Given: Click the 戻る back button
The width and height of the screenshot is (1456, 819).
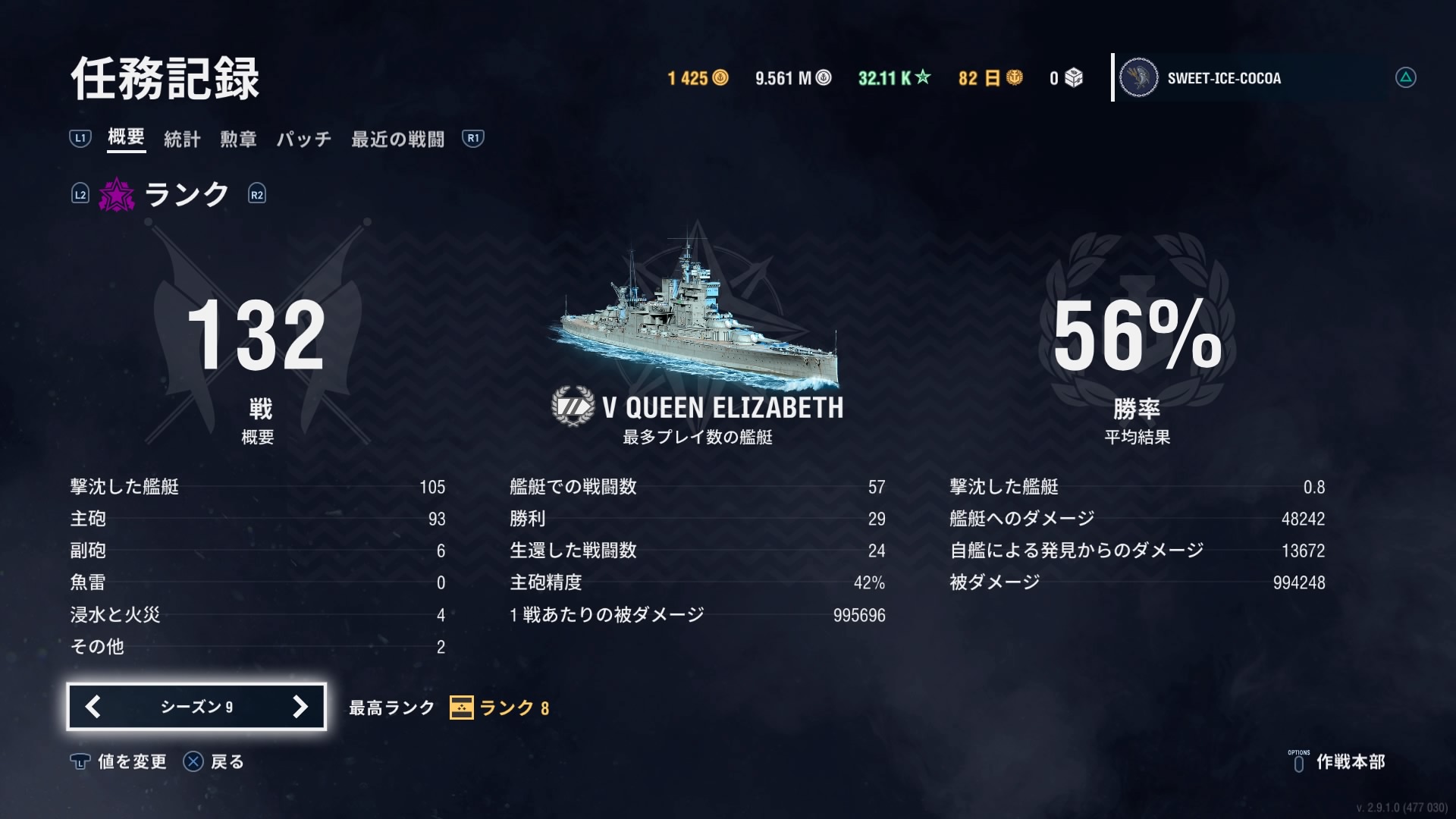Looking at the screenshot, I should tap(214, 761).
